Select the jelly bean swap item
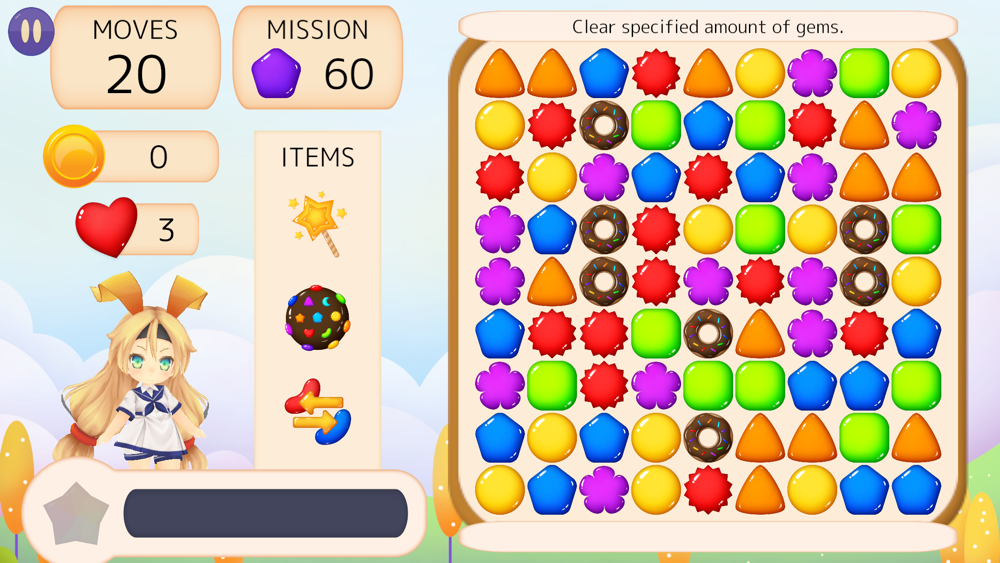The image size is (1000, 563). pyautogui.click(x=317, y=411)
